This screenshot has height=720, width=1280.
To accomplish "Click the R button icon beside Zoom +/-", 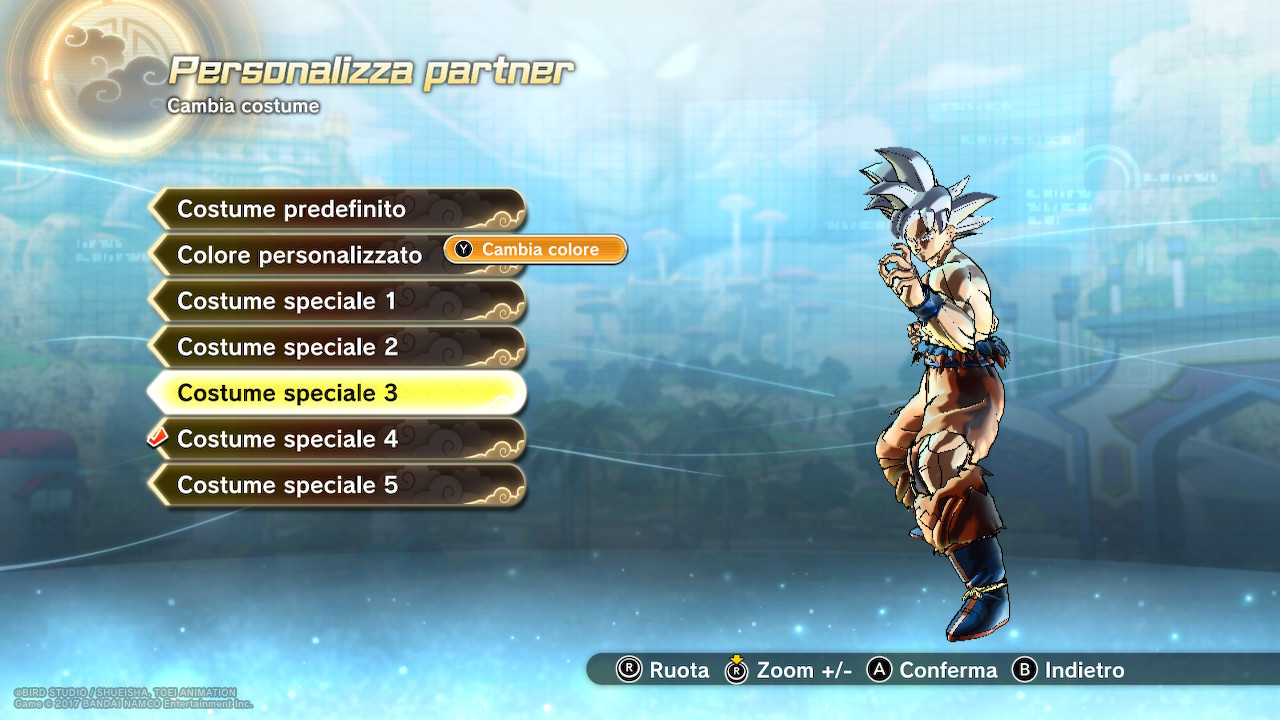I will point(737,671).
